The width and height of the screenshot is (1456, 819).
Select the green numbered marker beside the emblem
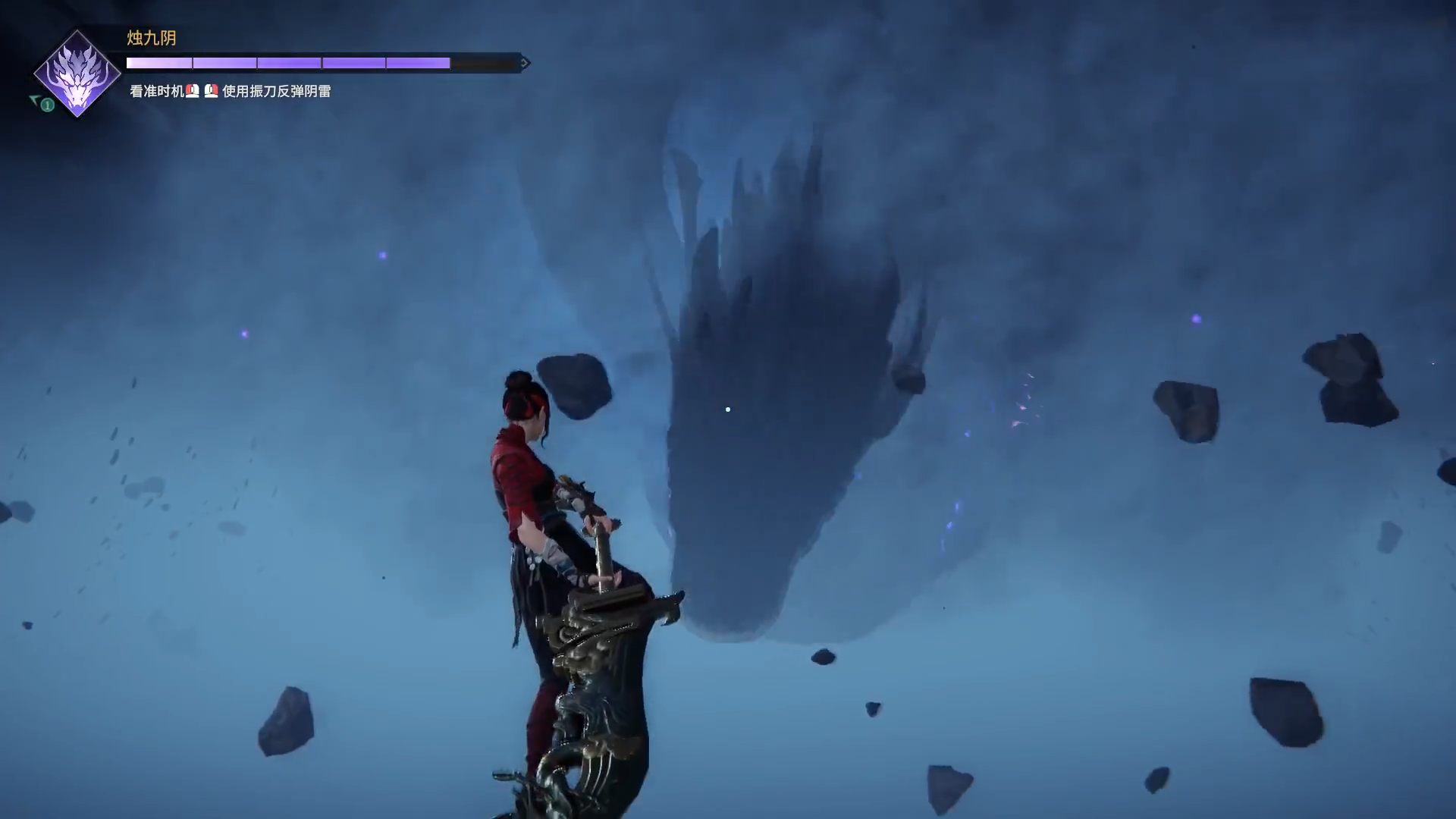[47, 105]
